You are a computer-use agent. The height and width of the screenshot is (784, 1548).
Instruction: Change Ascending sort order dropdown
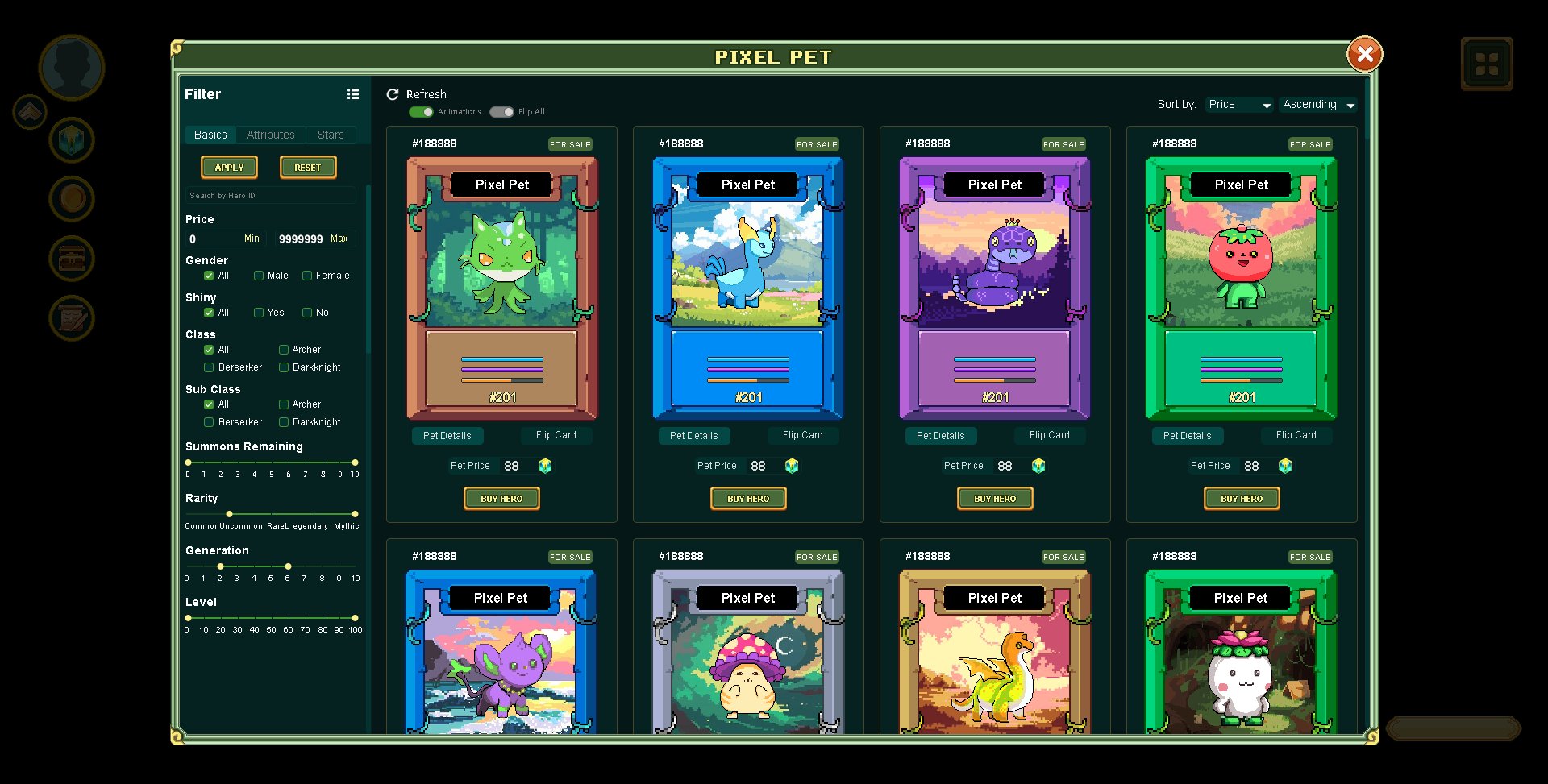pos(1317,104)
